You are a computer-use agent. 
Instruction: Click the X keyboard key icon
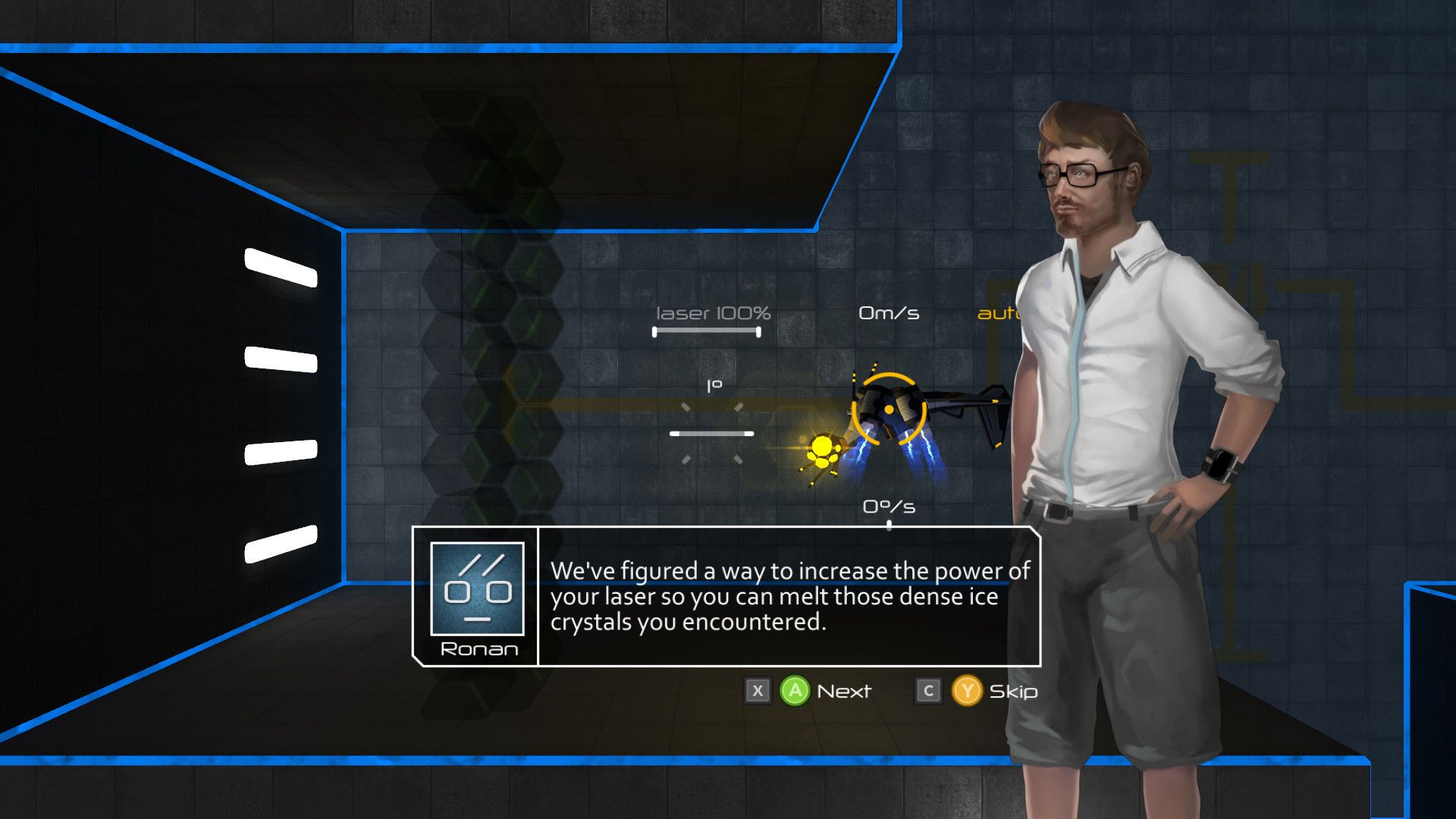tap(757, 691)
